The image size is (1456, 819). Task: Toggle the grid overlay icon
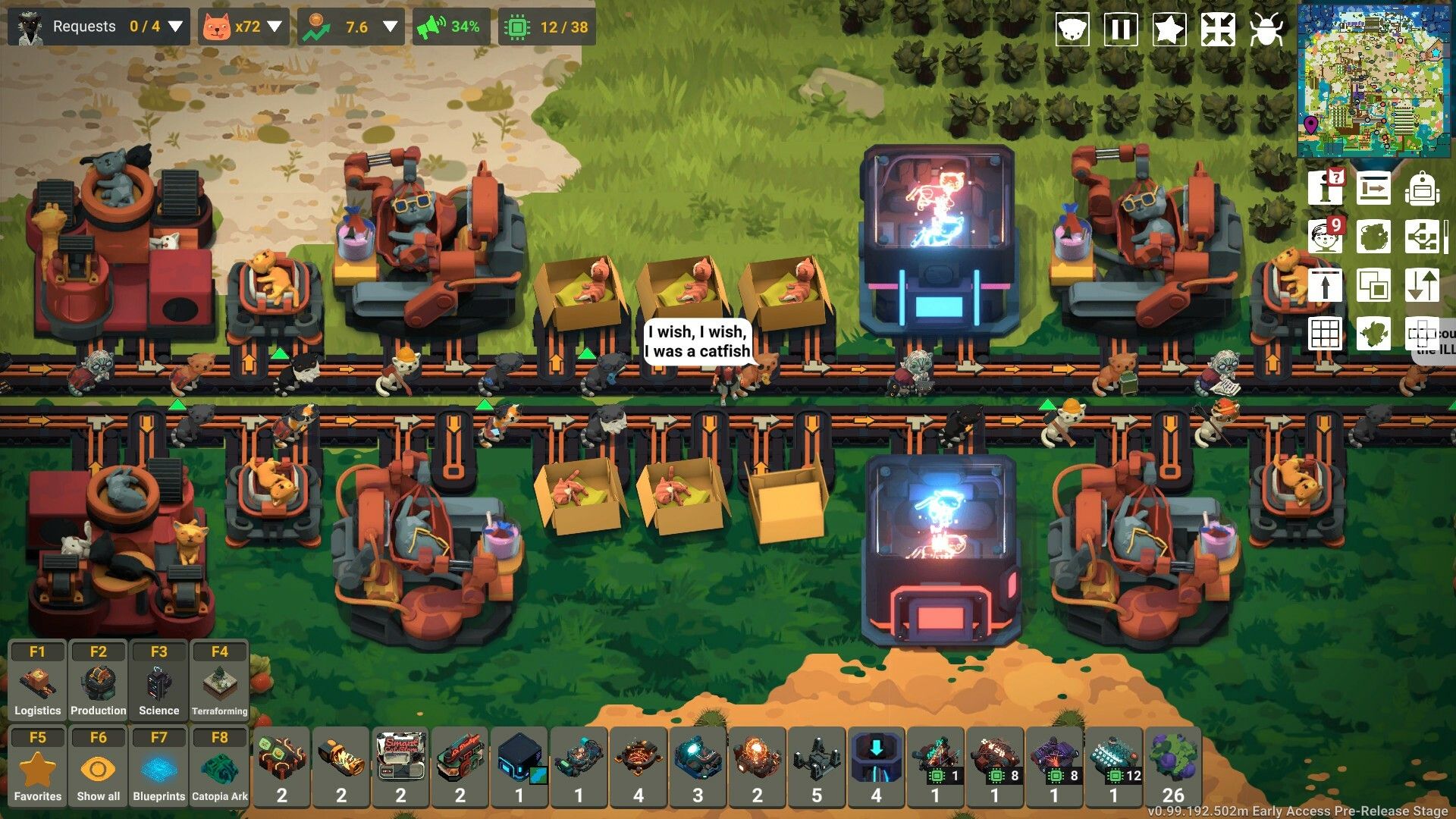pos(1325,333)
